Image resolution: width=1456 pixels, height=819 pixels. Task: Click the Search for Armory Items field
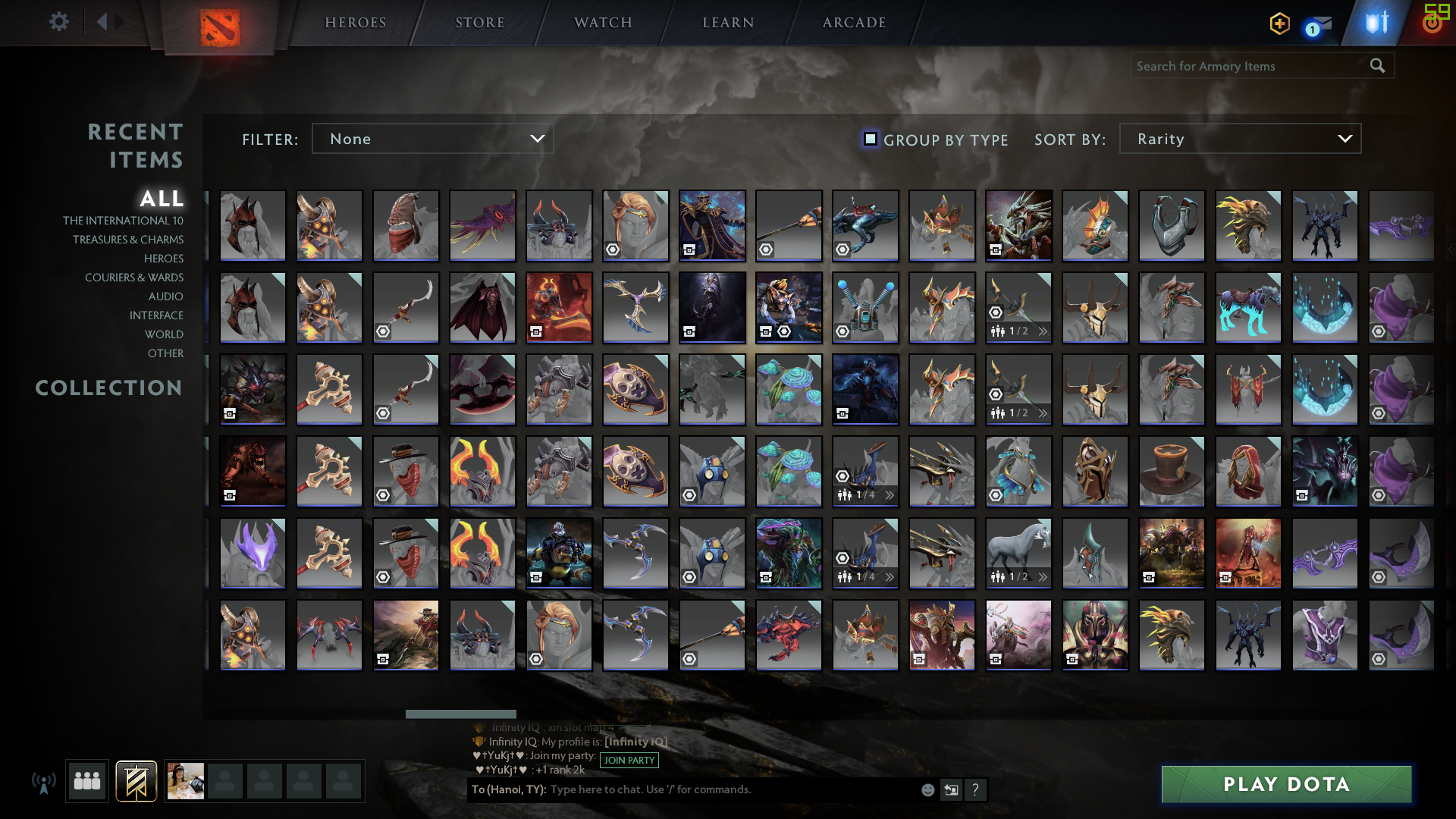click(x=1244, y=66)
